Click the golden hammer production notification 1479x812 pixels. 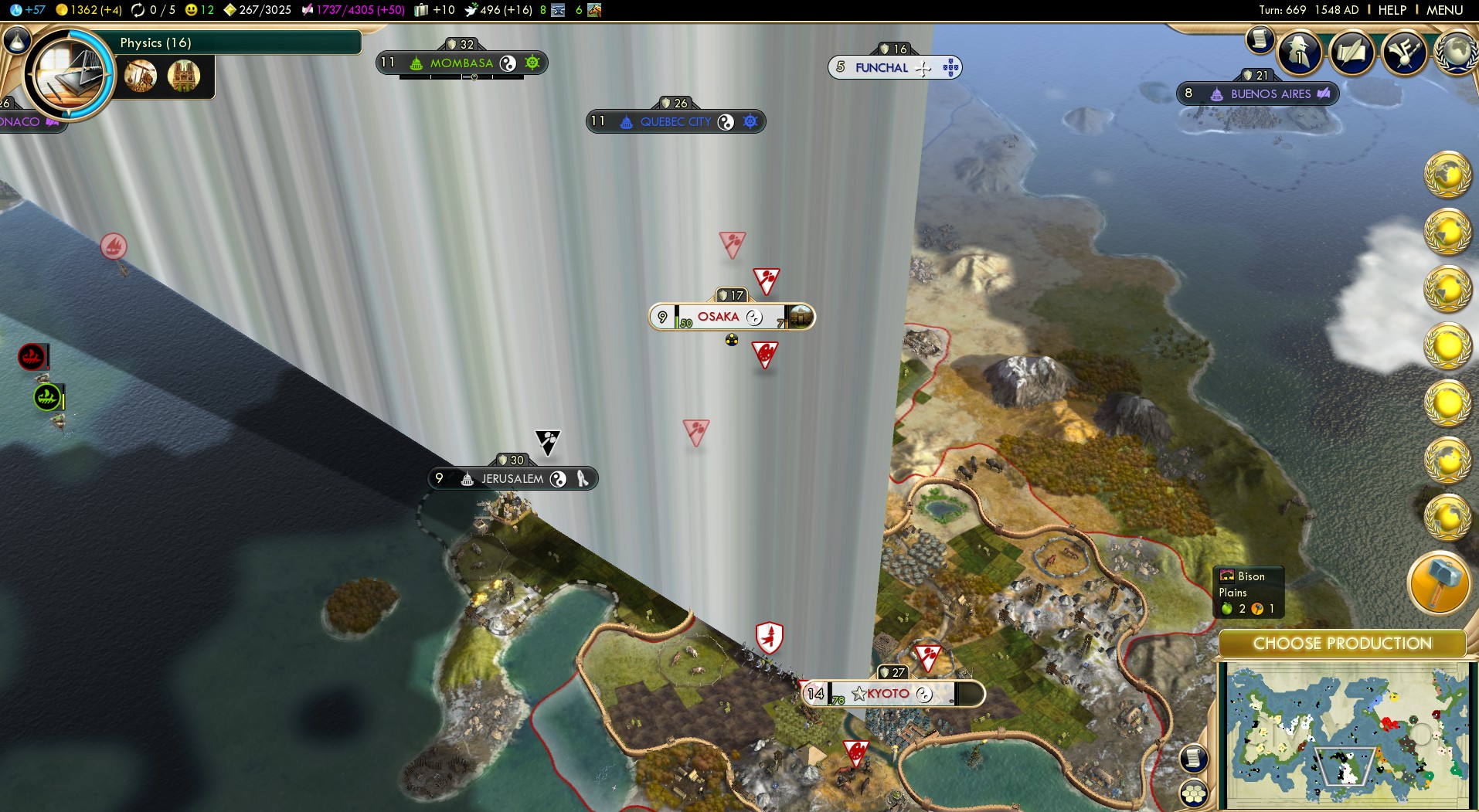1438,583
